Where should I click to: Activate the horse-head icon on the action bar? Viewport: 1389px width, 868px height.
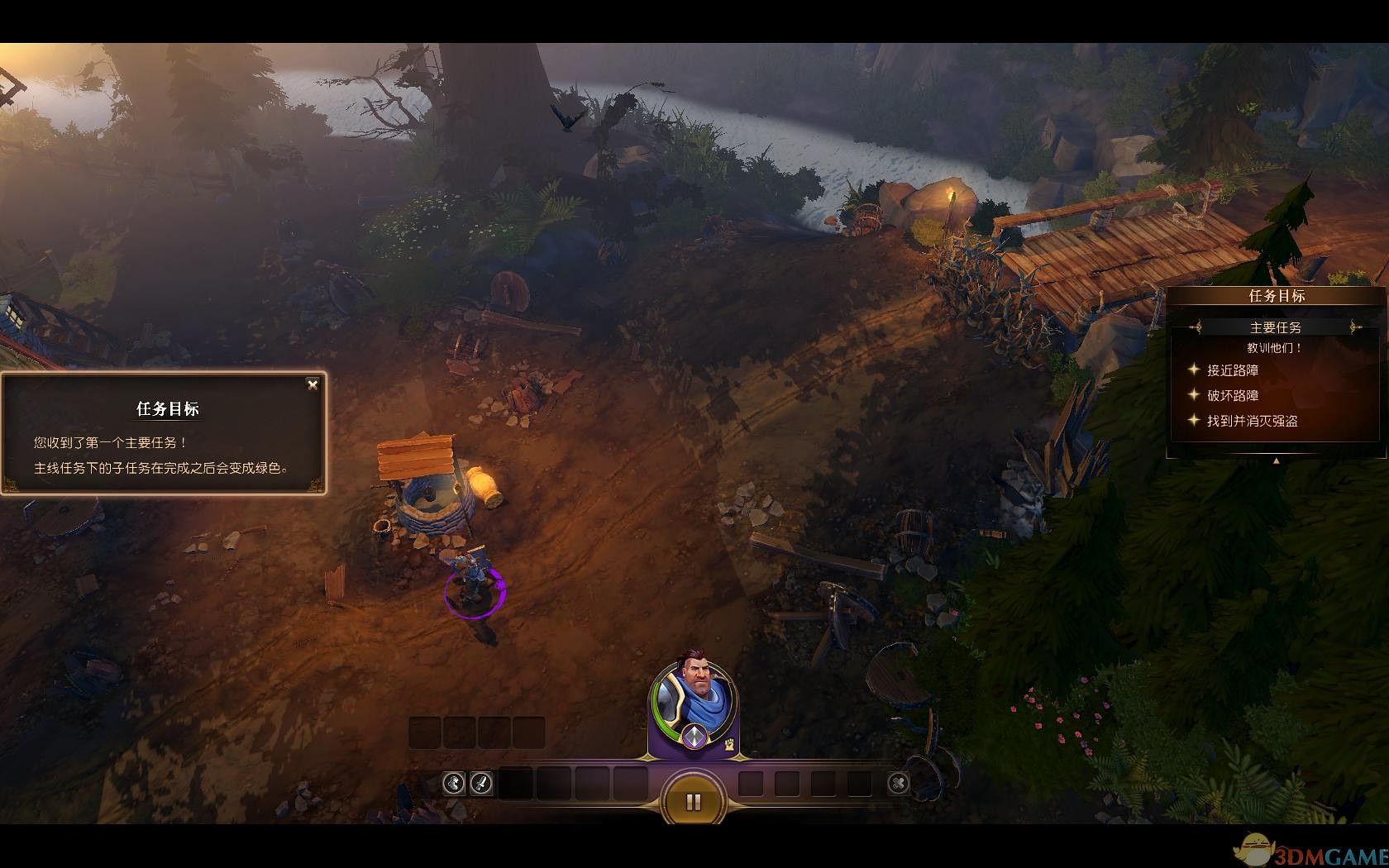point(453,783)
